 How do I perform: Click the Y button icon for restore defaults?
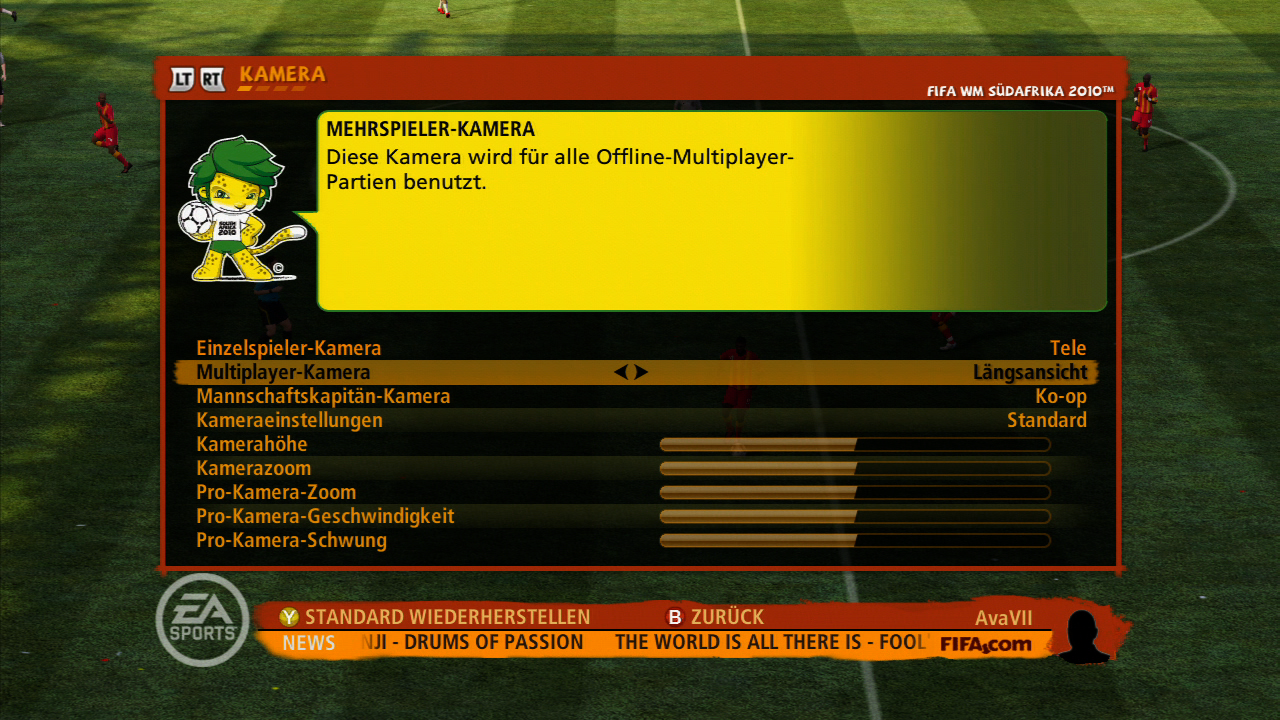291,616
